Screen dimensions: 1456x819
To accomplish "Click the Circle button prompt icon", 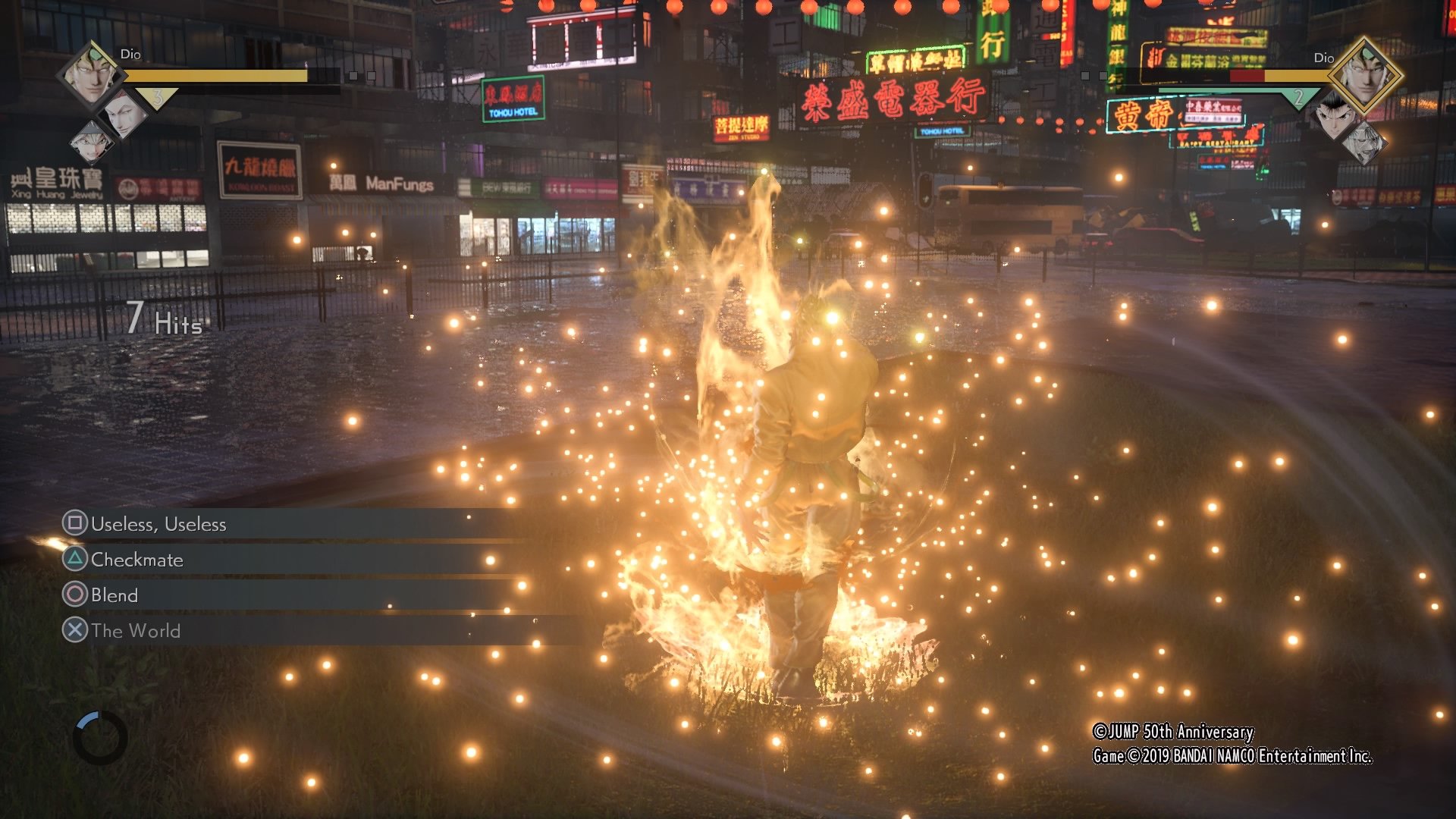I will click(76, 595).
